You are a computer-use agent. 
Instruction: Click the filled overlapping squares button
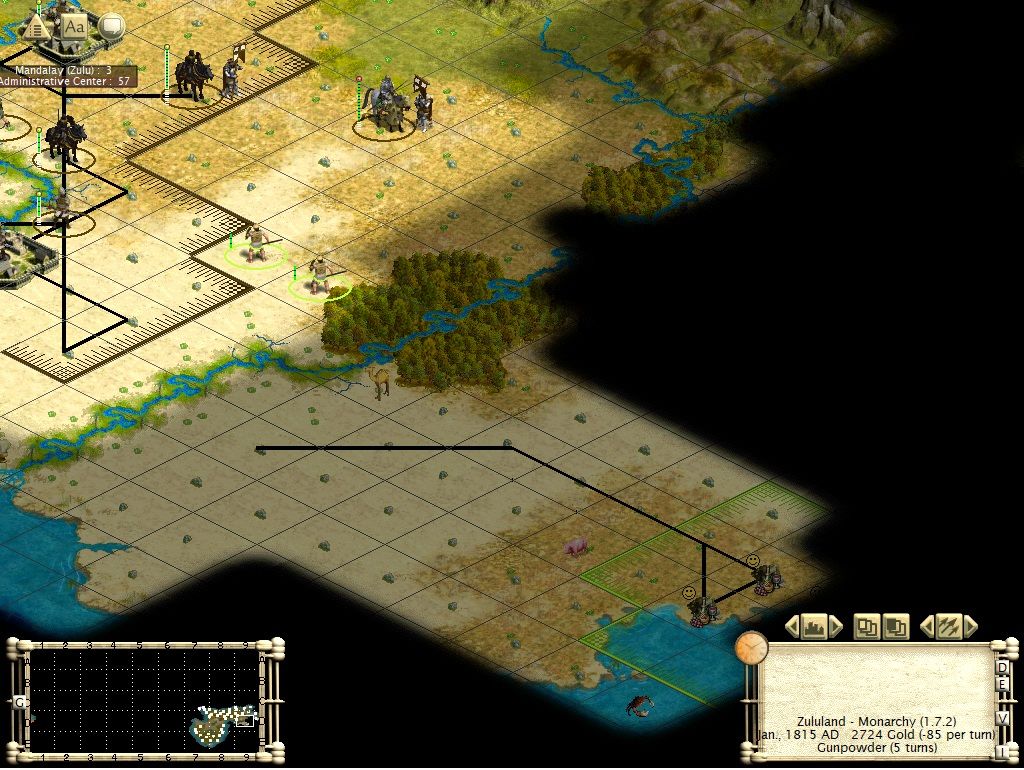895,627
